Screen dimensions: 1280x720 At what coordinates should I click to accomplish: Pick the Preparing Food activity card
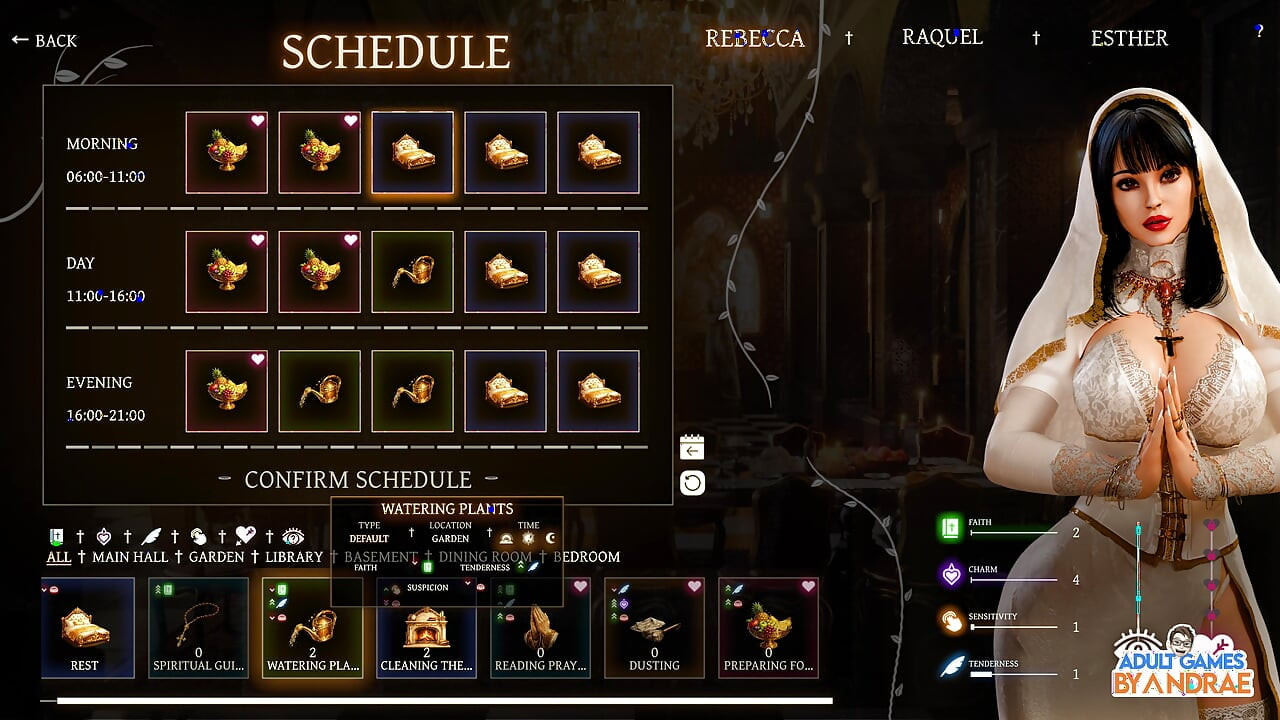click(x=768, y=628)
